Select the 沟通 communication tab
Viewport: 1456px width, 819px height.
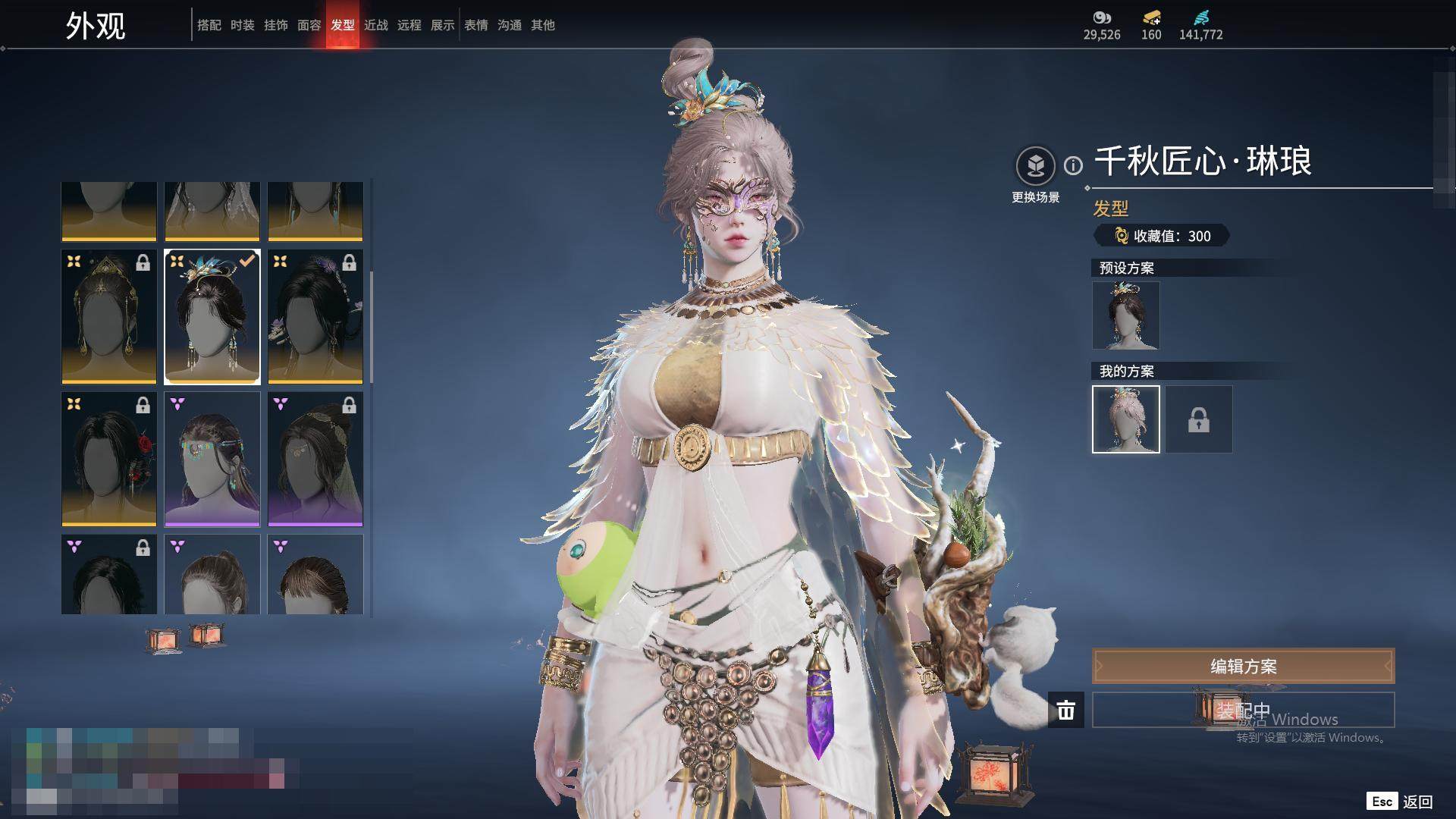[509, 25]
